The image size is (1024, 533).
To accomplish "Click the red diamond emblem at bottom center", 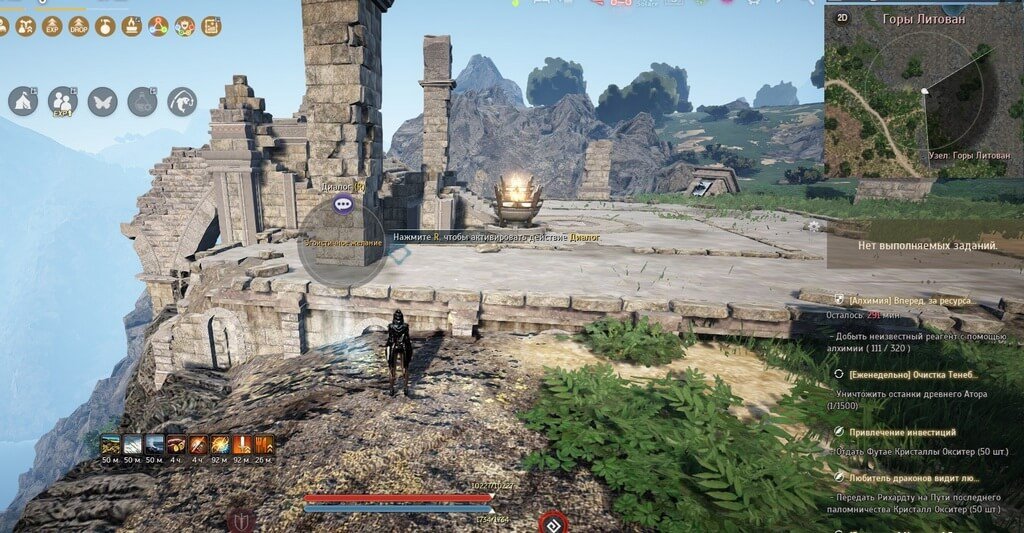I will 552,521.
